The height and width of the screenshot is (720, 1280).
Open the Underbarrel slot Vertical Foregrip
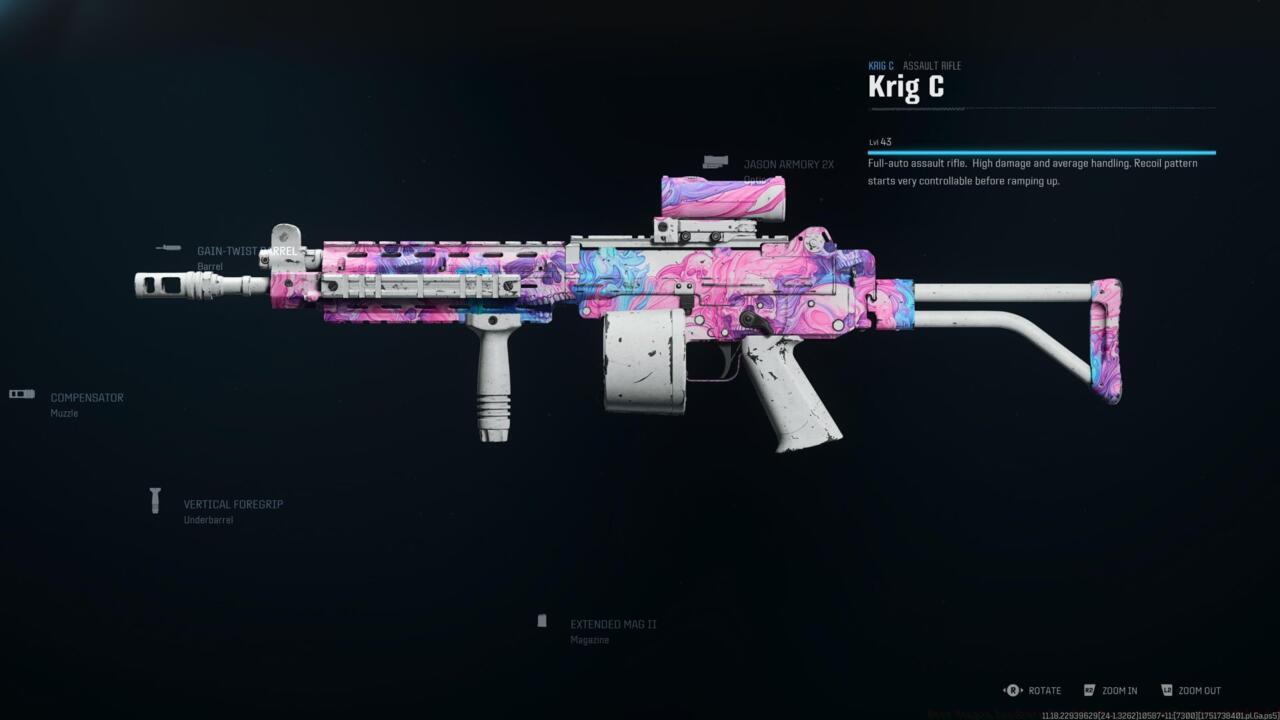point(233,504)
